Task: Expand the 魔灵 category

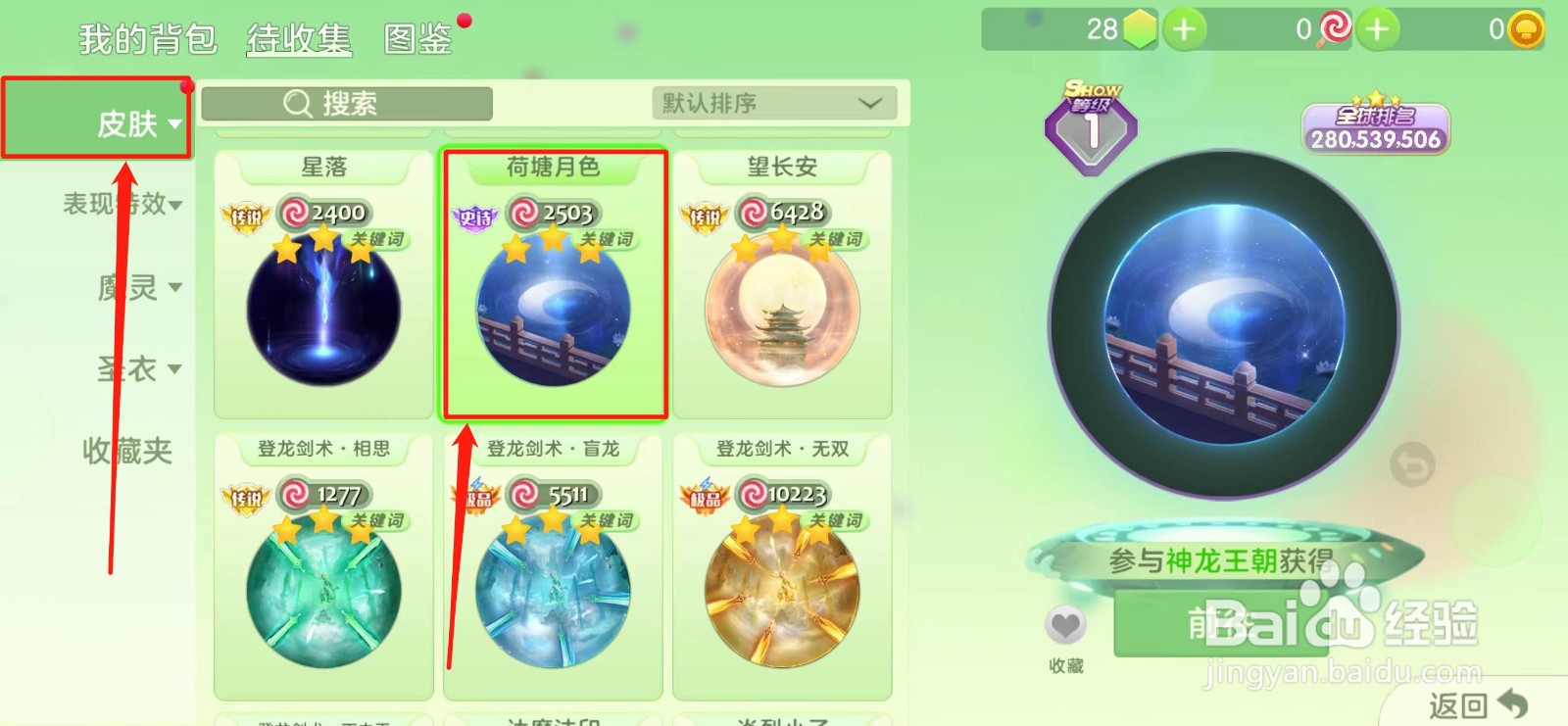Action: 128,286
